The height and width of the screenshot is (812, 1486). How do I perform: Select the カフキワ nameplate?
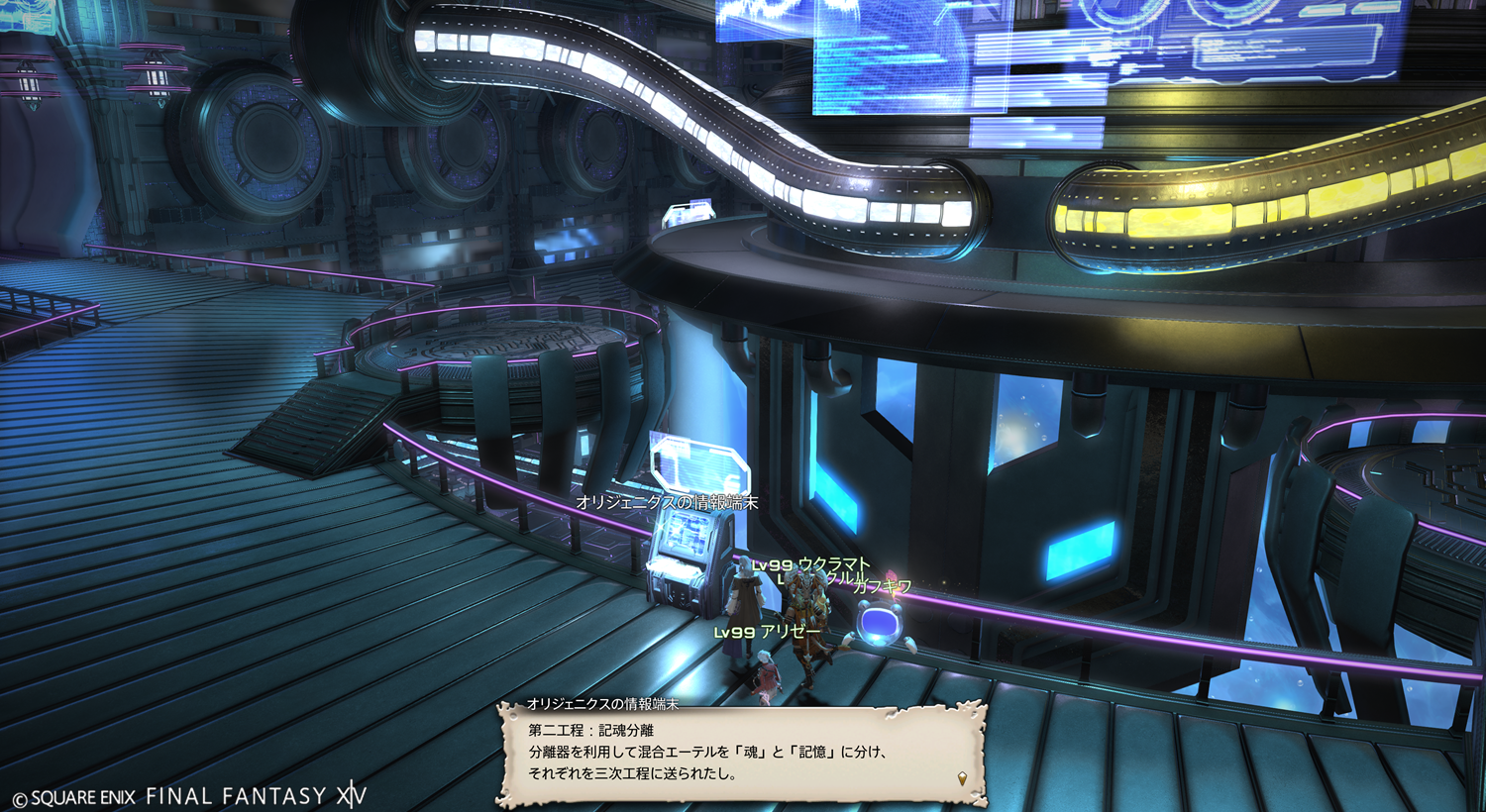[x=882, y=586]
